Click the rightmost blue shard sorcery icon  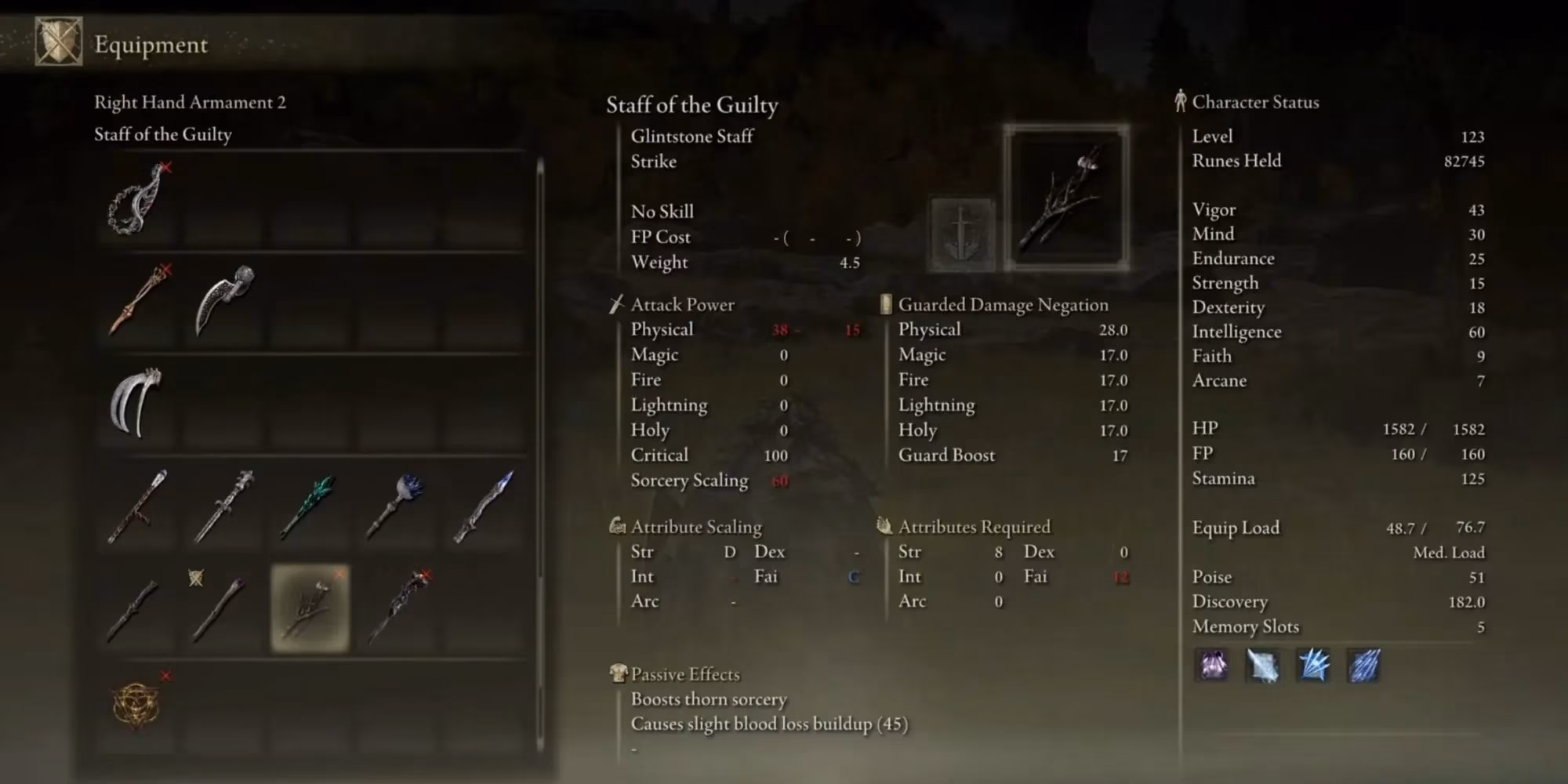[1364, 666]
